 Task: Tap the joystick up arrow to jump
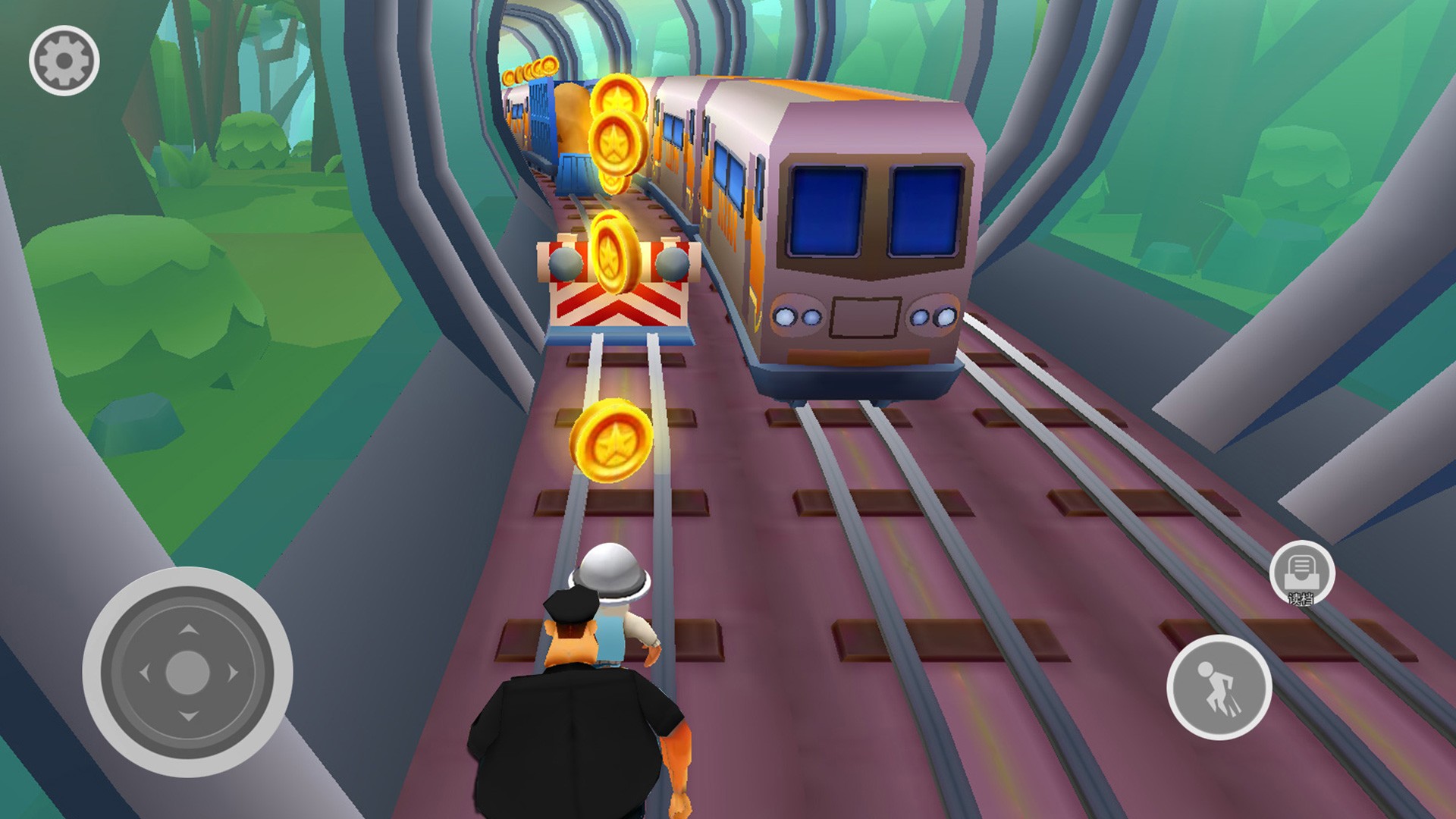[188, 630]
